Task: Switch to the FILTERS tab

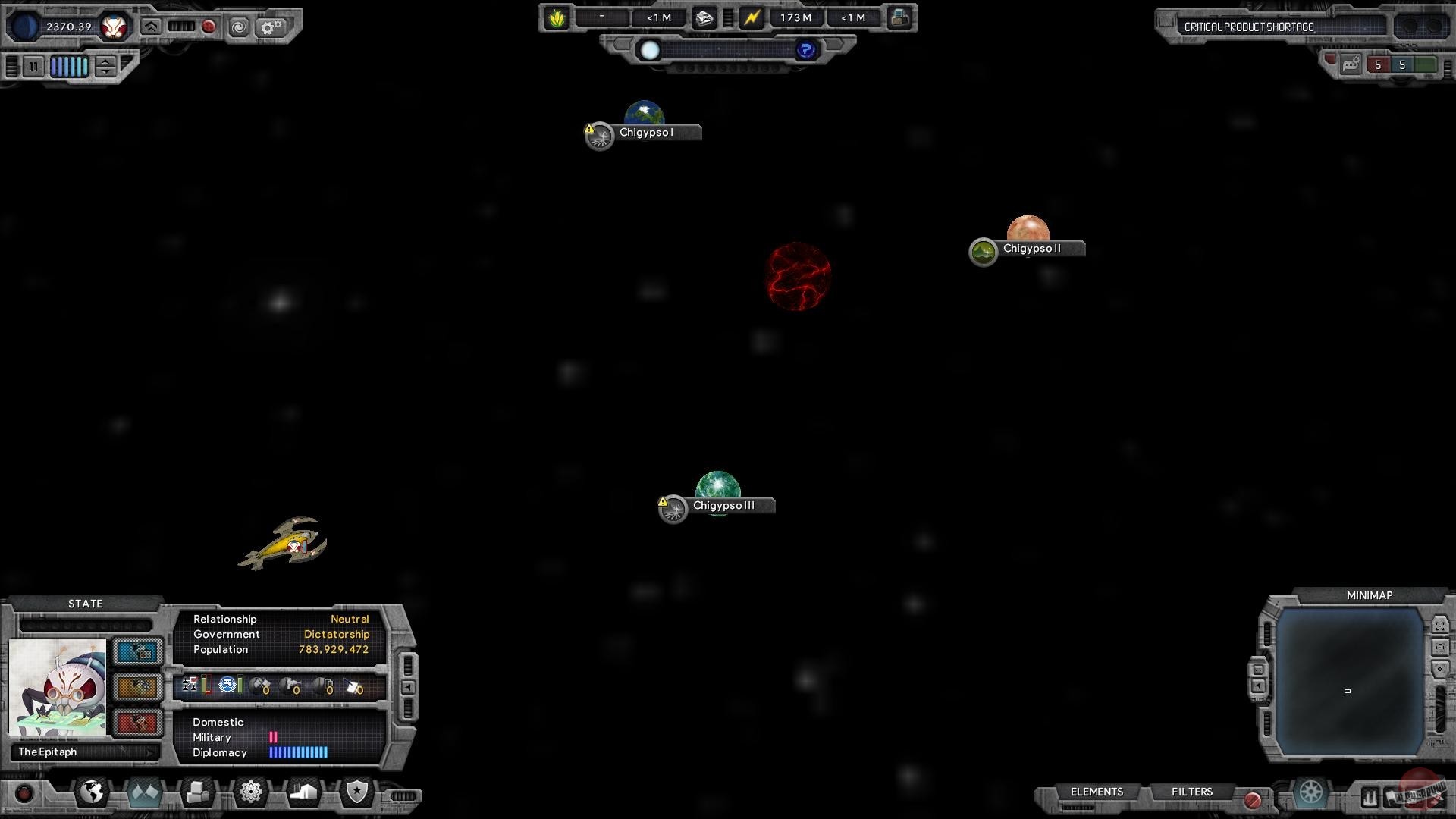Action: click(x=1193, y=792)
